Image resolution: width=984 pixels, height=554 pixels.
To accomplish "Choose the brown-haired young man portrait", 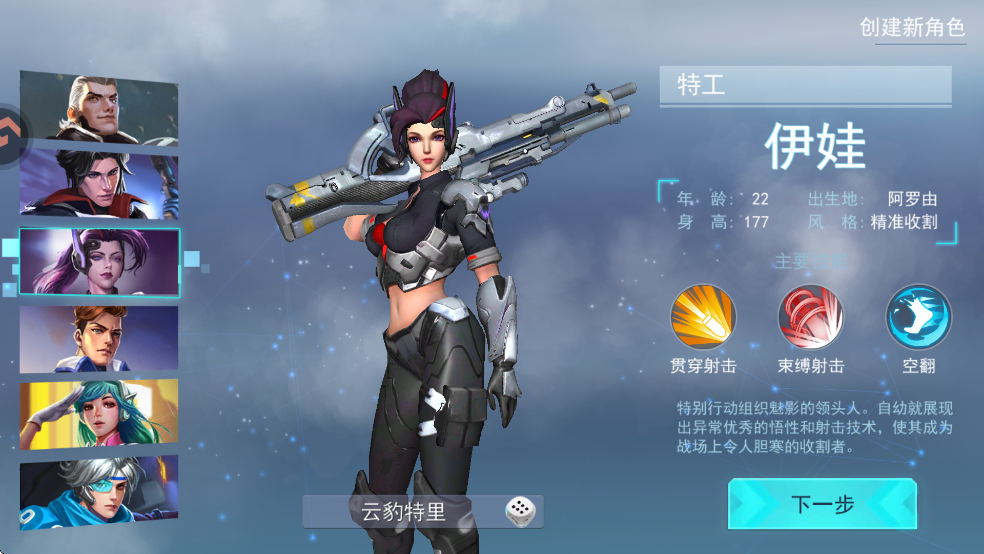I will pos(99,339).
